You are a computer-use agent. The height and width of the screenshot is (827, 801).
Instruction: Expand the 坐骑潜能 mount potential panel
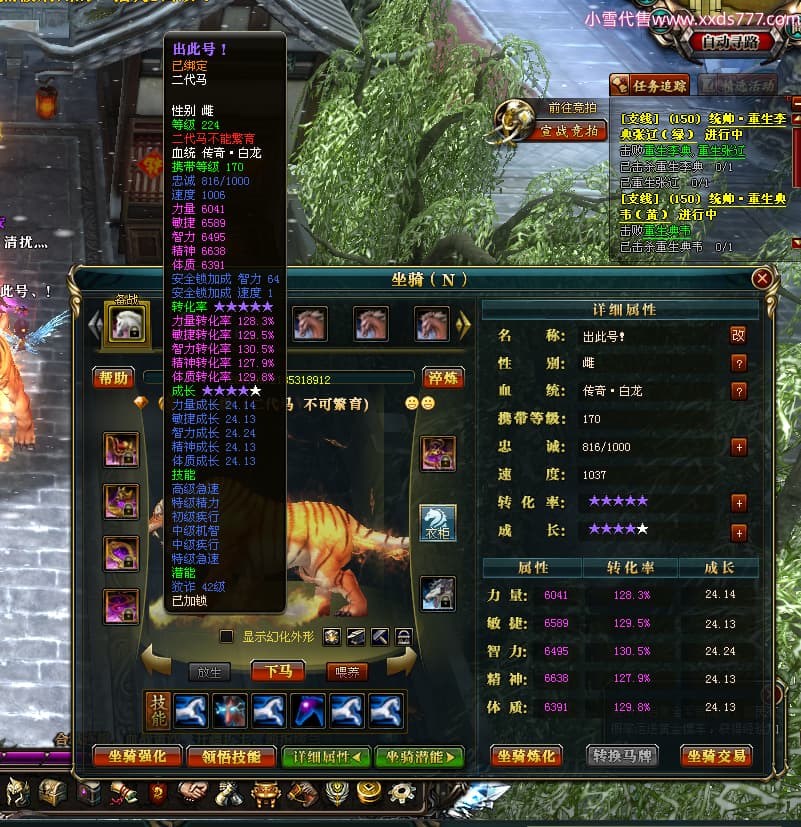[x=420, y=757]
